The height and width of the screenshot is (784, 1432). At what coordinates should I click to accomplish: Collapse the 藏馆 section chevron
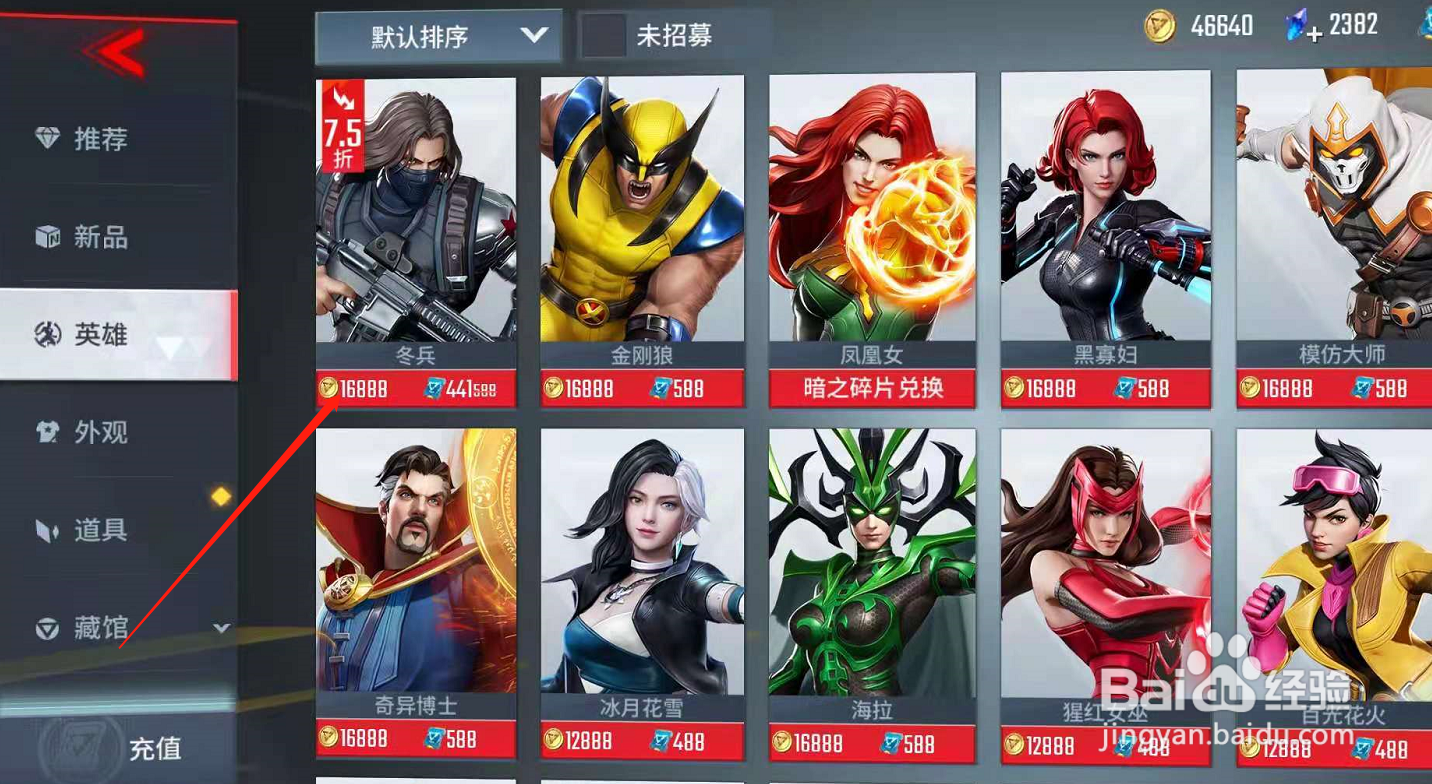pos(222,627)
